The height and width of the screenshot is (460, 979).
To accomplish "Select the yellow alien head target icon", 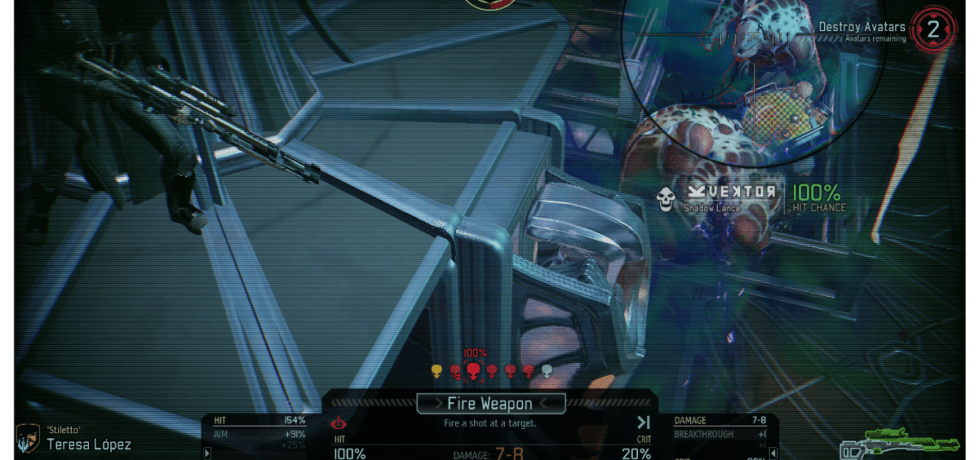I will pos(436,371).
